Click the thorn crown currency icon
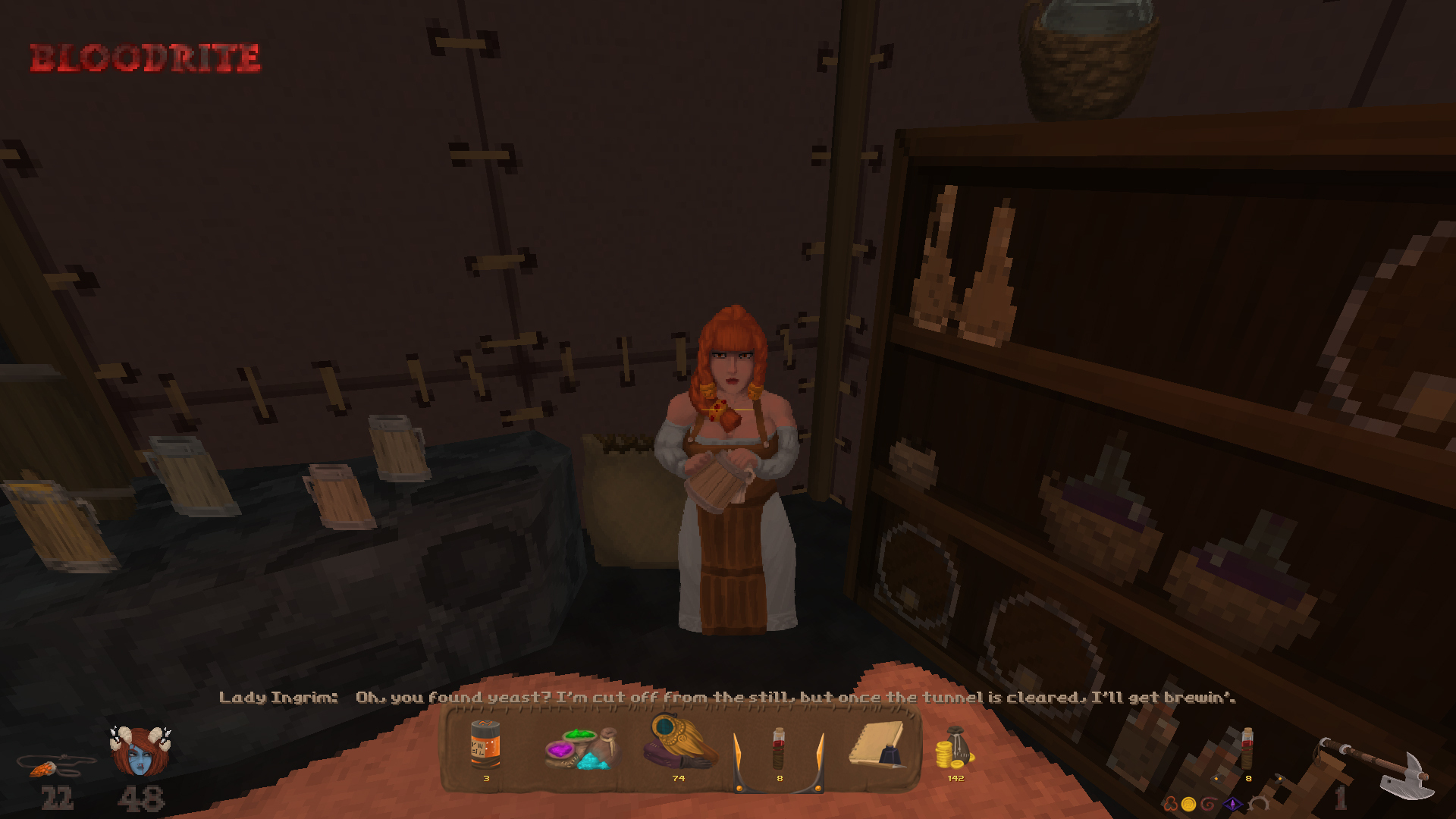The width and height of the screenshot is (1456, 819). click(1259, 802)
